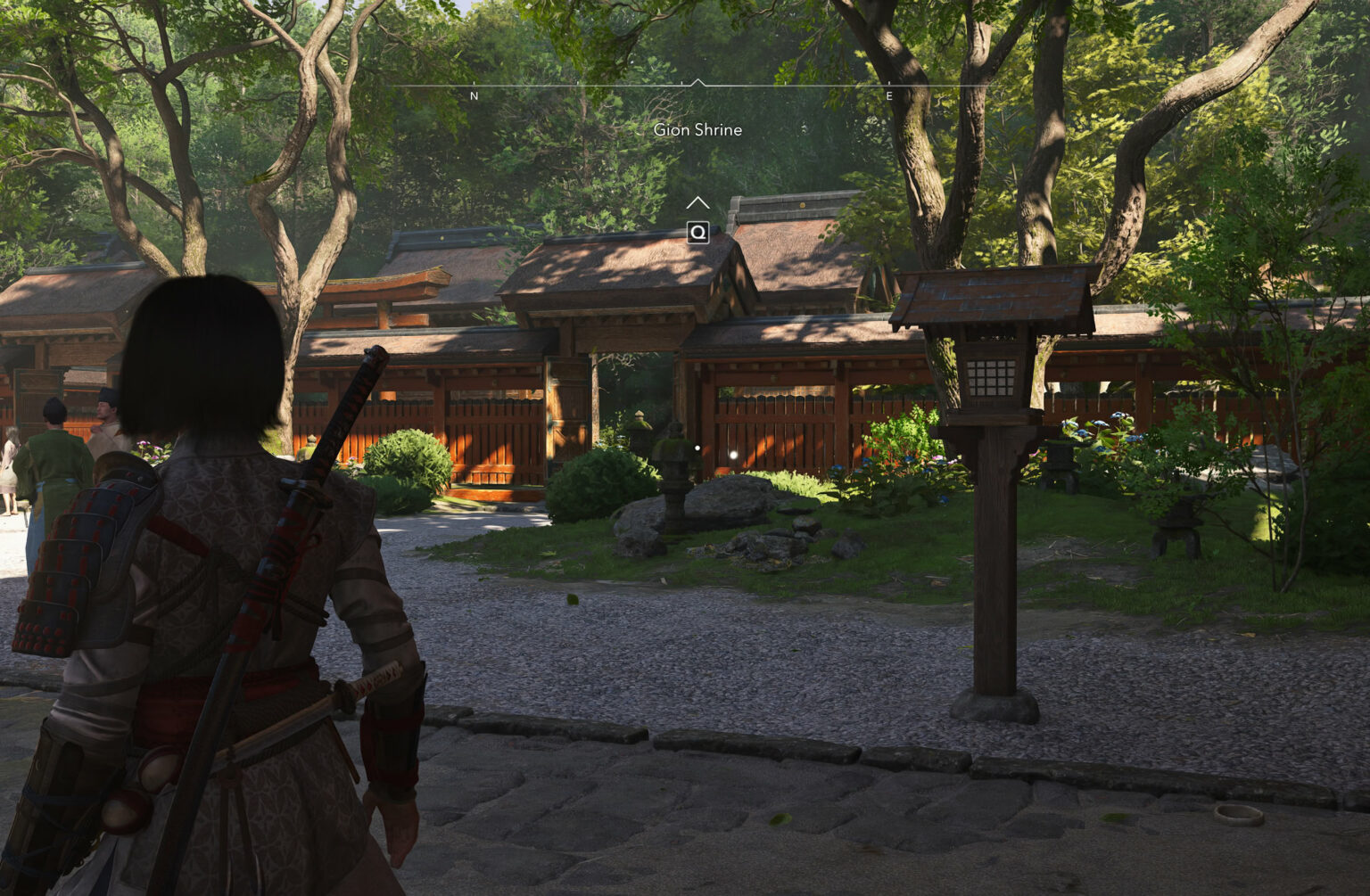1370x896 pixels.
Task: Click the white ring item on the path
Action: (x=1238, y=814)
